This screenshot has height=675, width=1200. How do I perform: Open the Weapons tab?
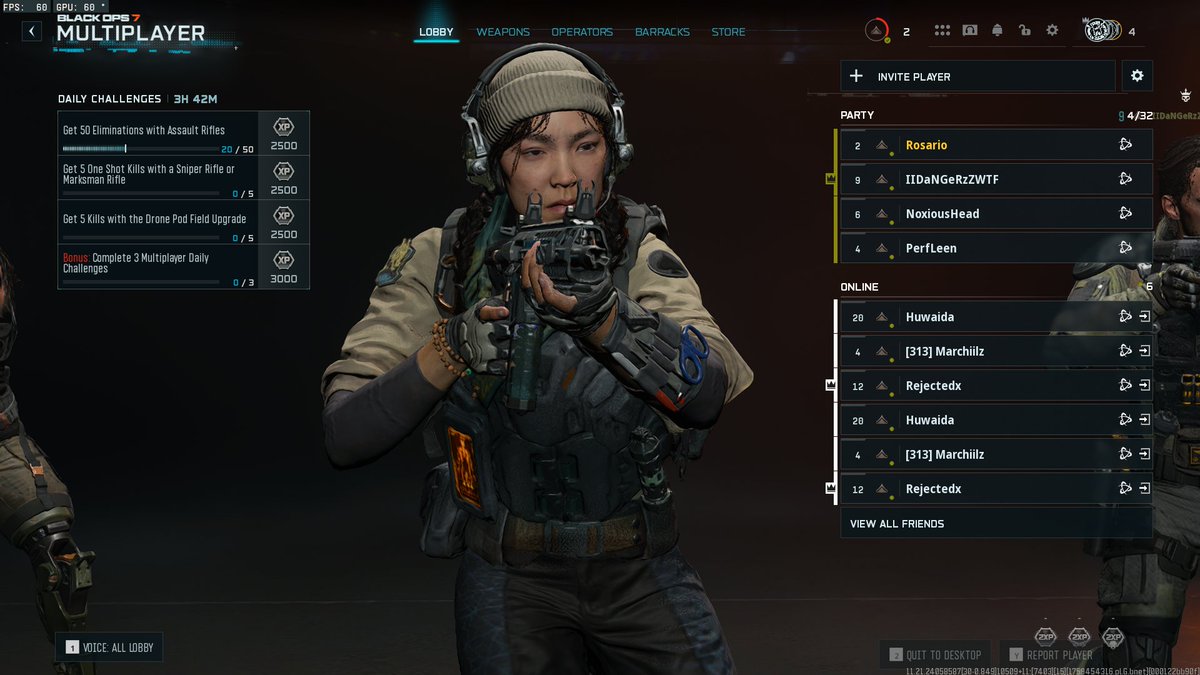[x=503, y=32]
